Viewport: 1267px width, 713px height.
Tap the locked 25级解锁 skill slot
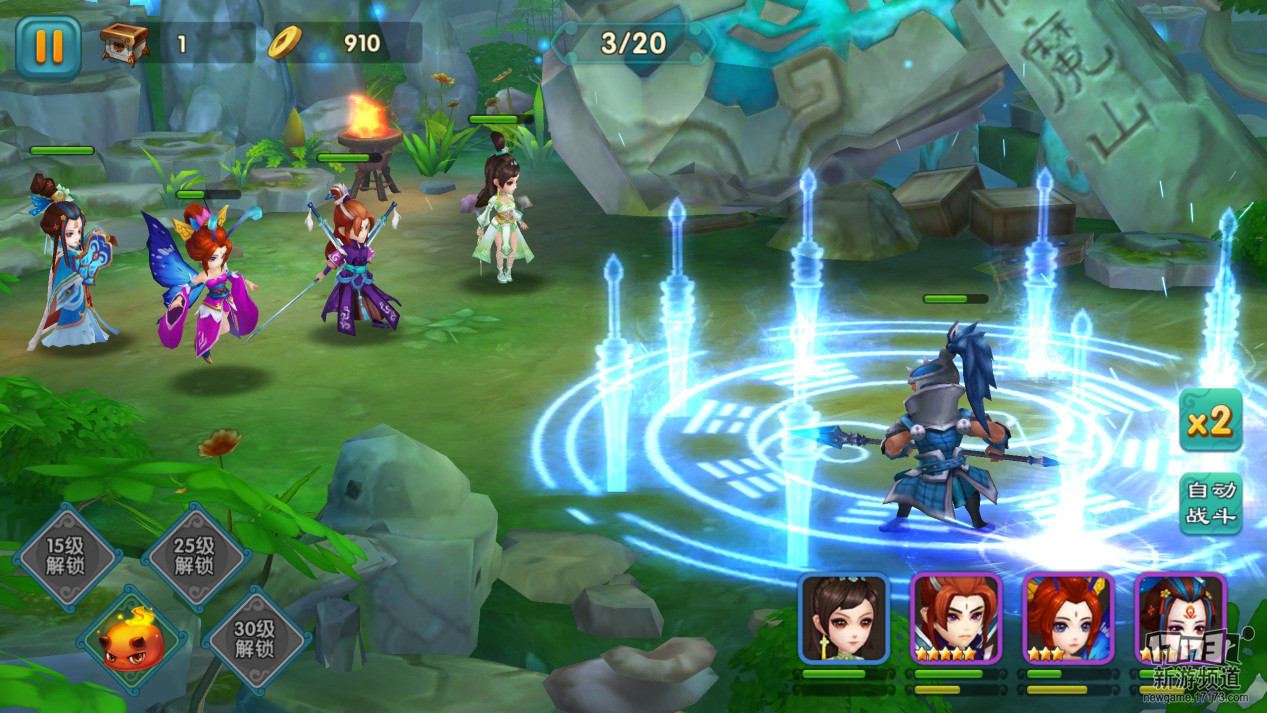click(x=195, y=556)
